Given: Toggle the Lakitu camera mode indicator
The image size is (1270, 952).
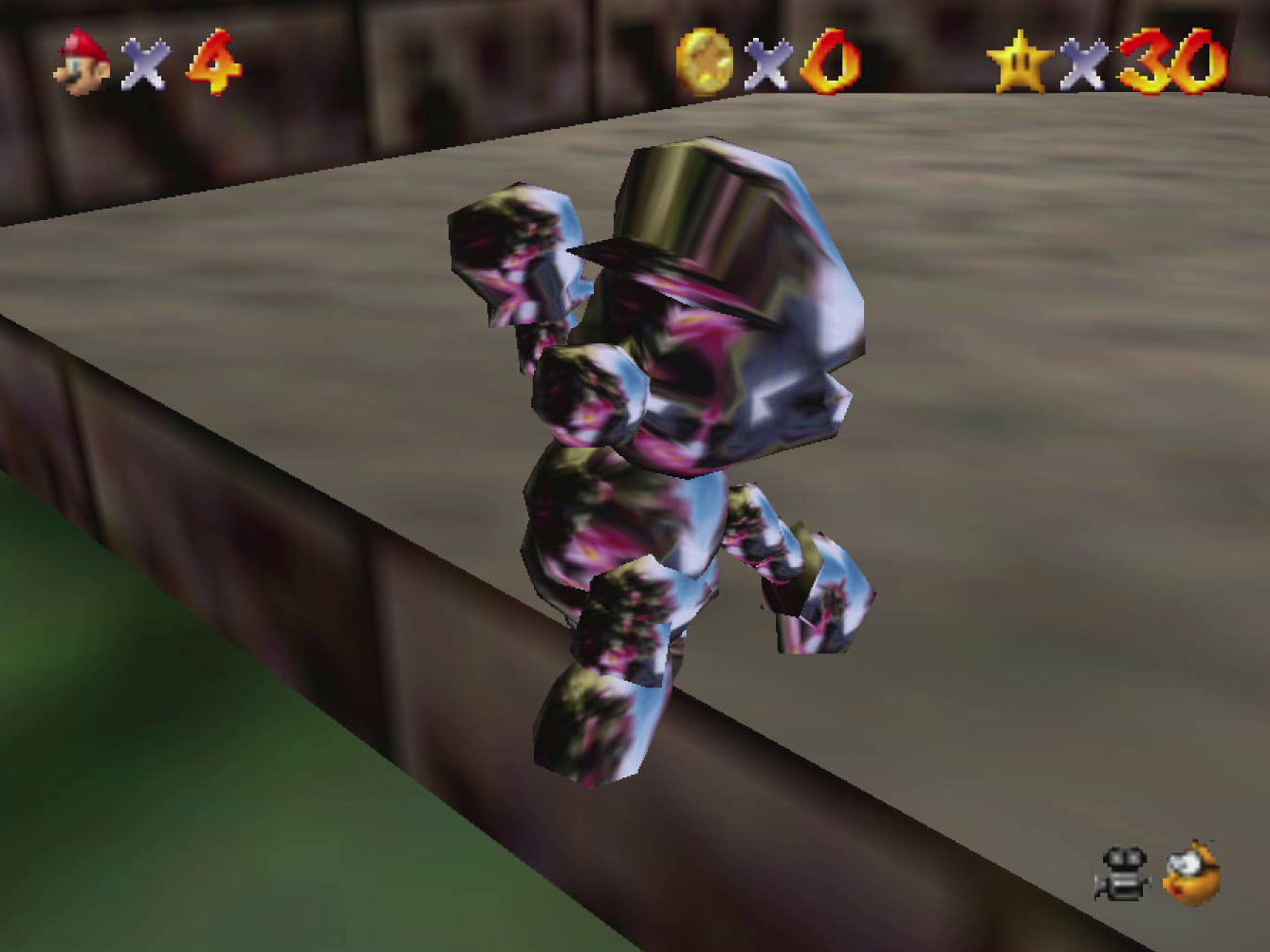Looking at the screenshot, I should pyautogui.click(x=1189, y=872).
